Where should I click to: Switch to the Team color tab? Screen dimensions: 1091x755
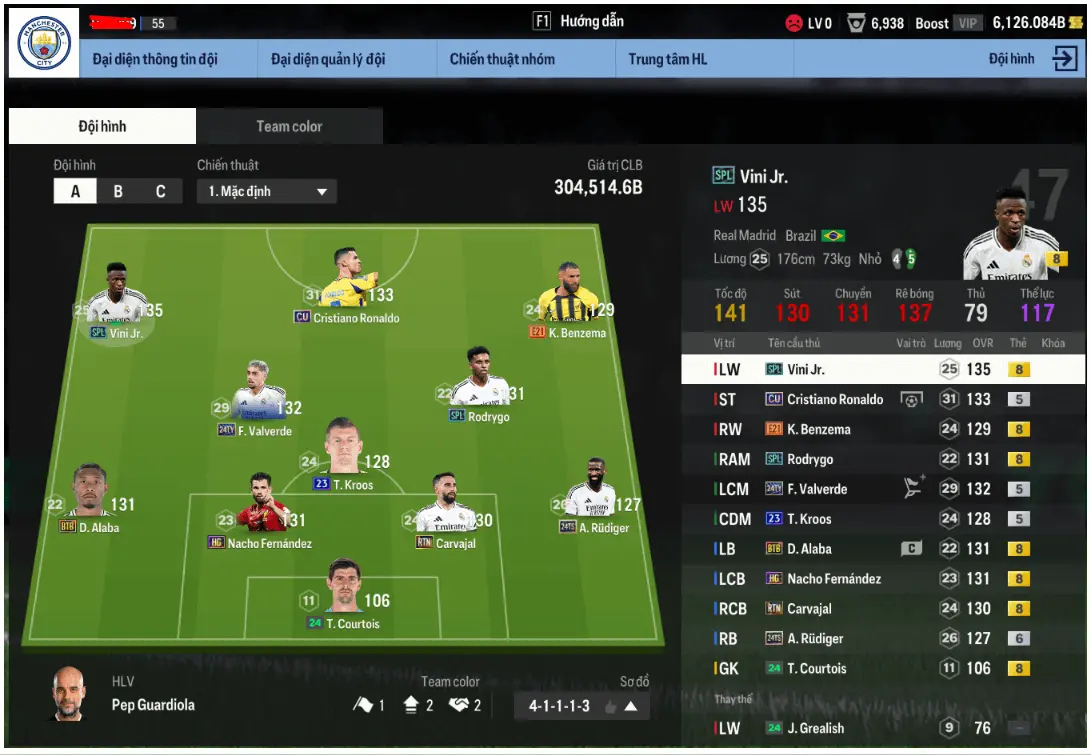coord(289,126)
